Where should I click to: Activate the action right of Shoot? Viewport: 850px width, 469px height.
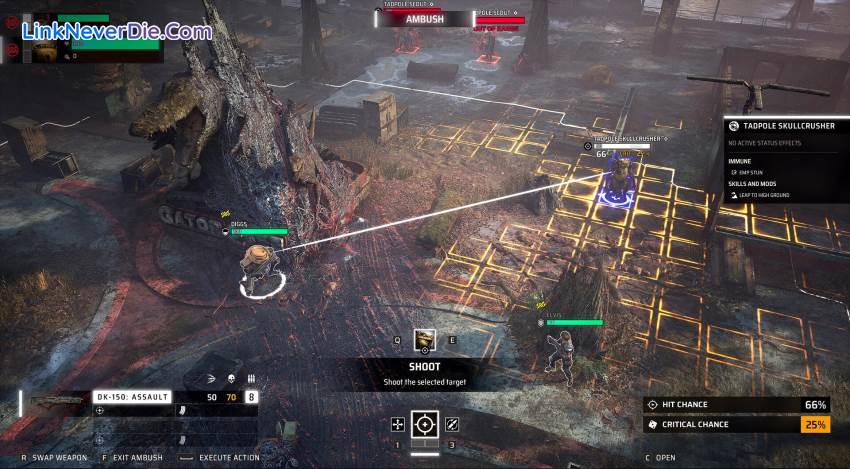(452, 425)
